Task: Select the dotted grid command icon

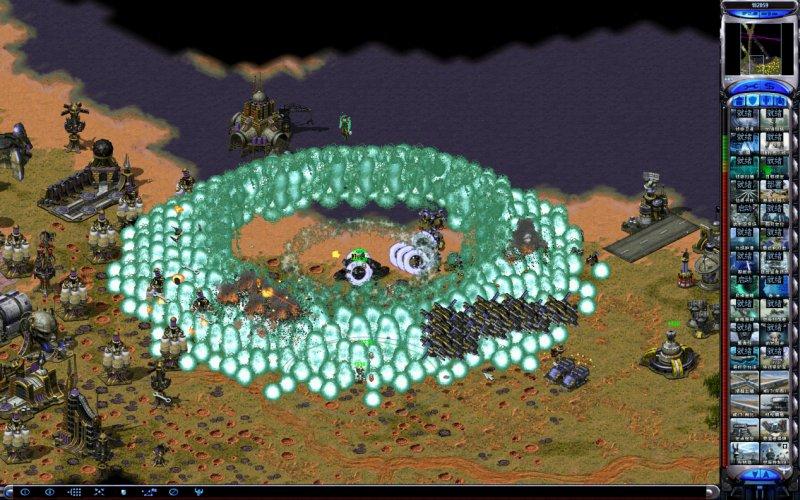Action: tap(75, 492)
